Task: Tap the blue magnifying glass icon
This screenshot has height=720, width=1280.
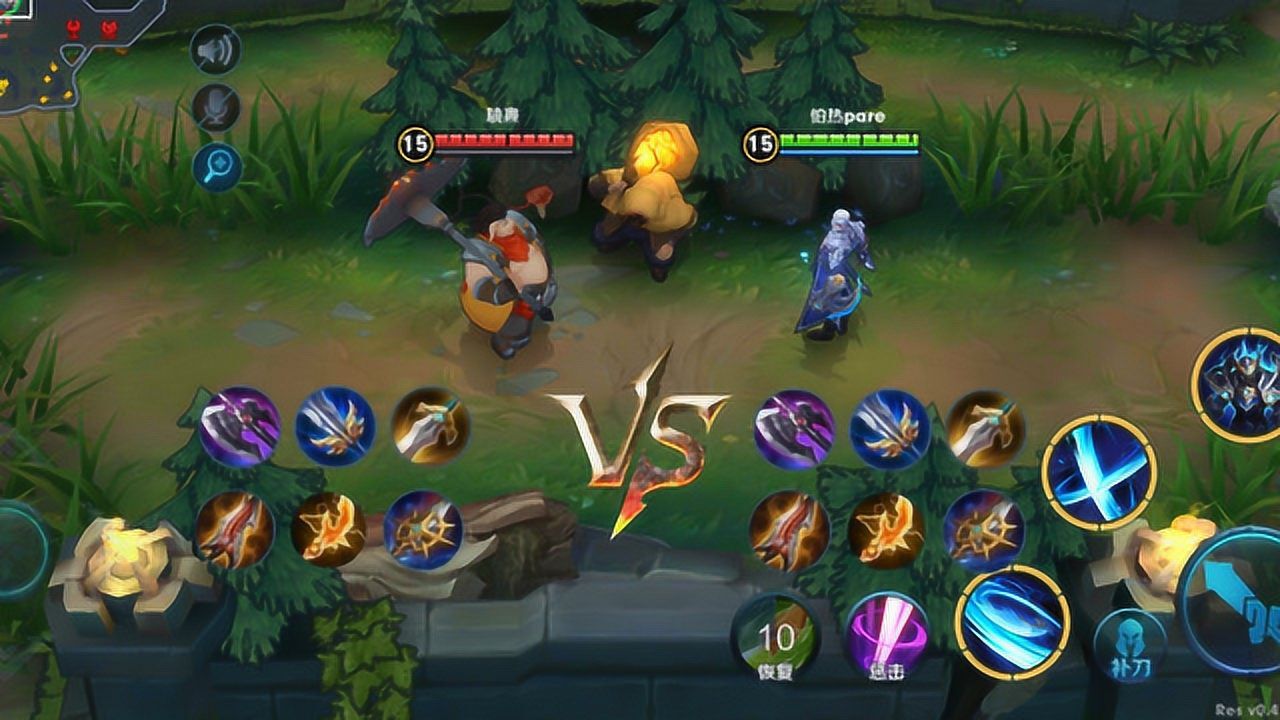Action: click(217, 165)
